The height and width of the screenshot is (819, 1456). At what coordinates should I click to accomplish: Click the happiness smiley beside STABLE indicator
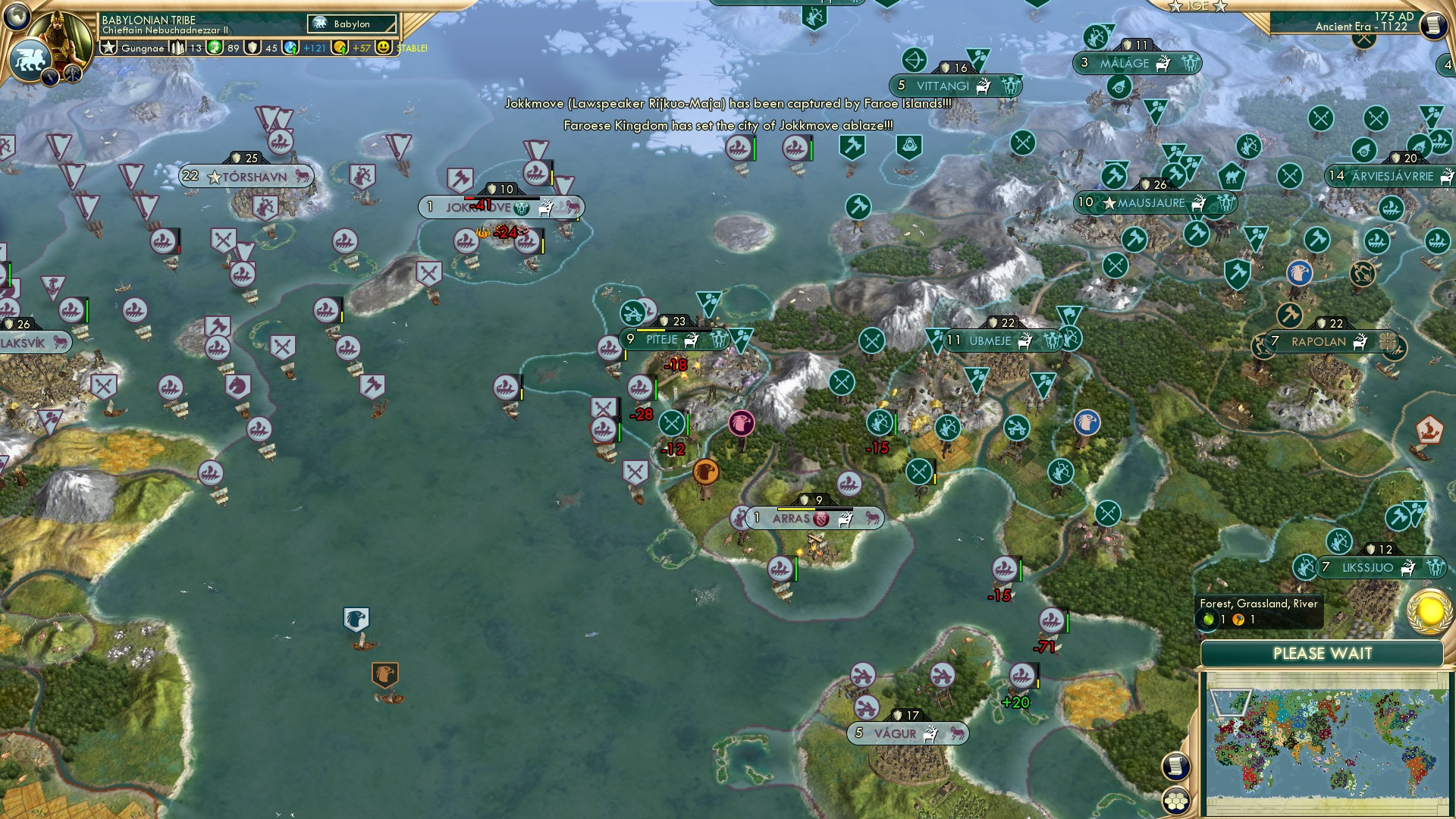pos(384,47)
